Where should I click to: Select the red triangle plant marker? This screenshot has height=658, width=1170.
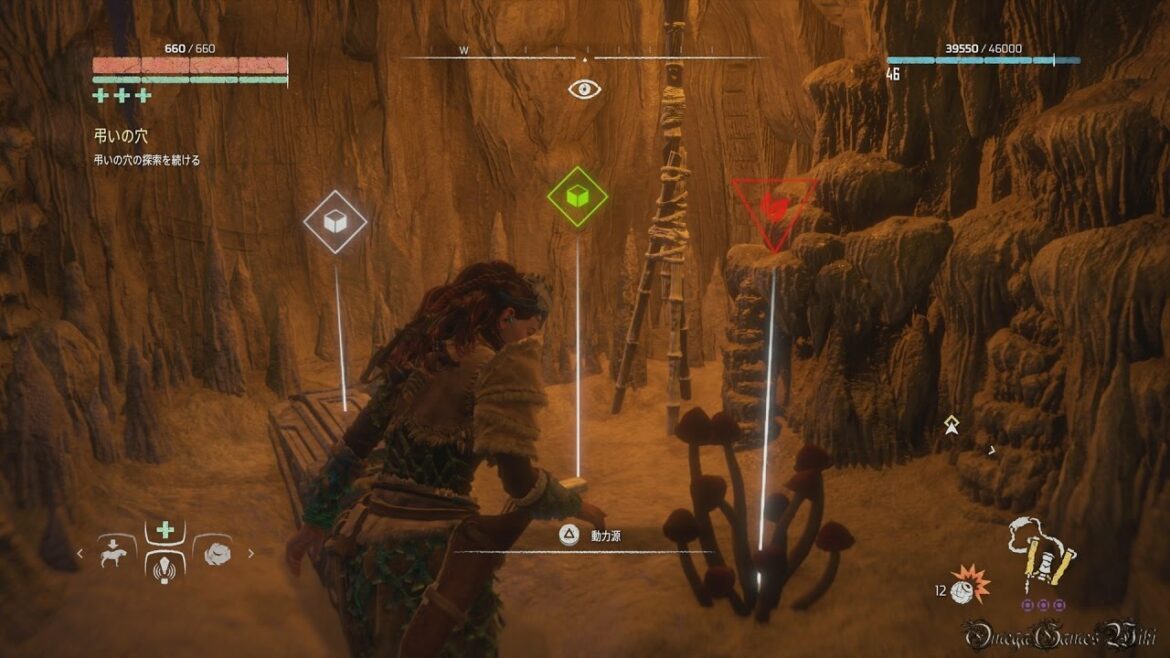coord(772,208)
